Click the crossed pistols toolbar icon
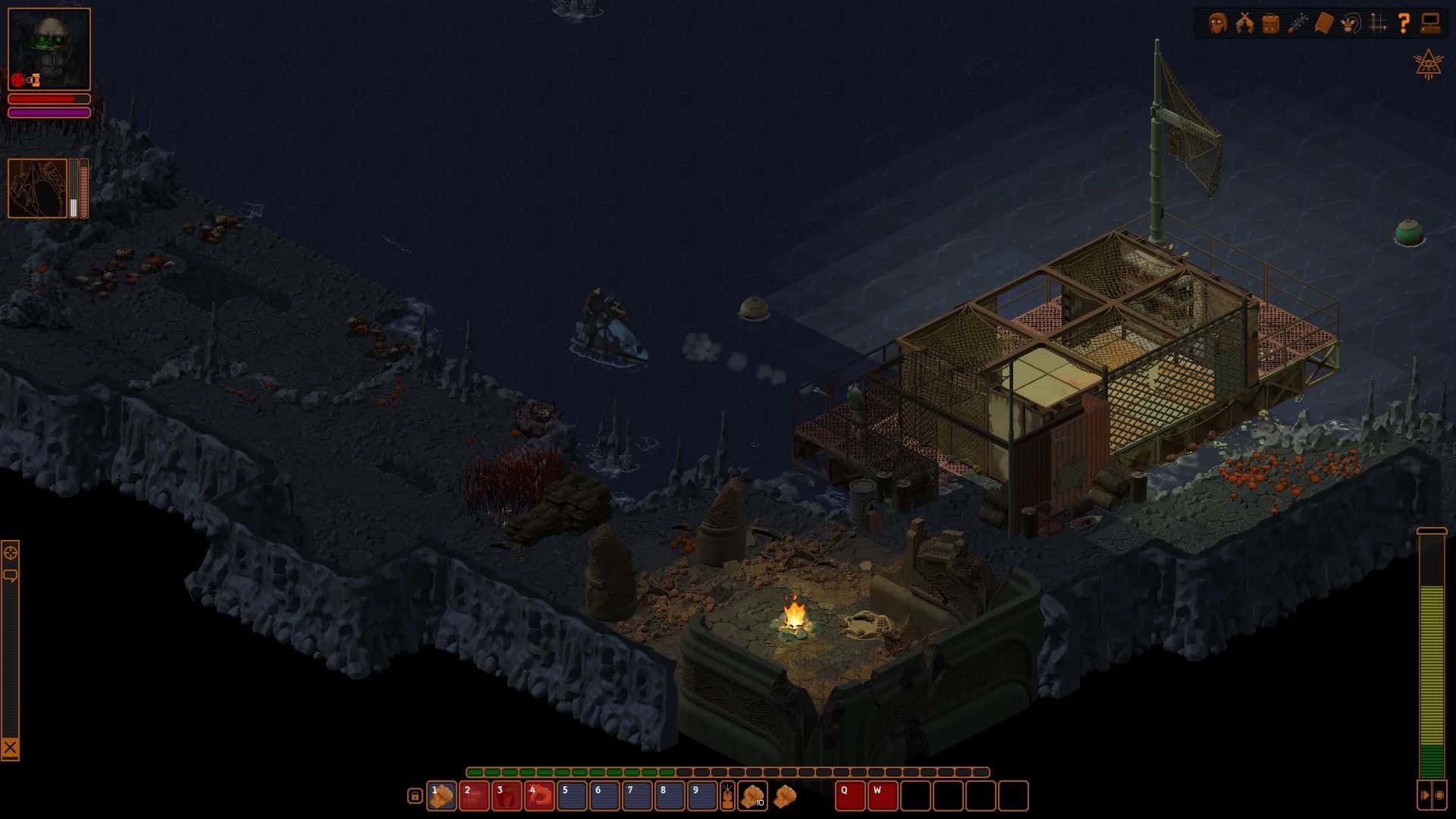 click(1244, 24)
